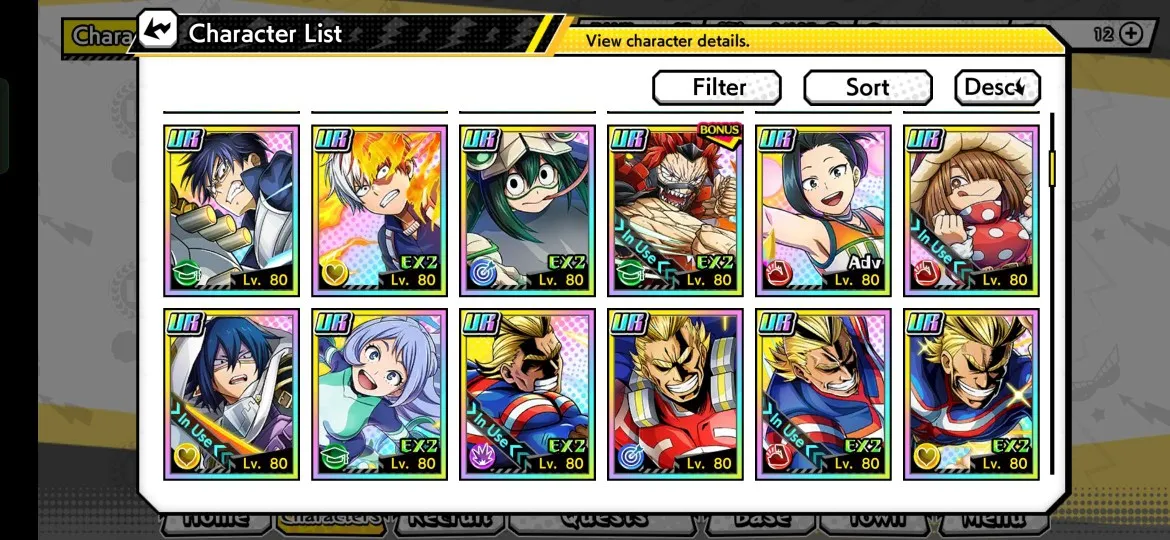Choose the Tamaki Amajiki hooded card
This screenshot has height=540, width=1170.
pos(232,394)
